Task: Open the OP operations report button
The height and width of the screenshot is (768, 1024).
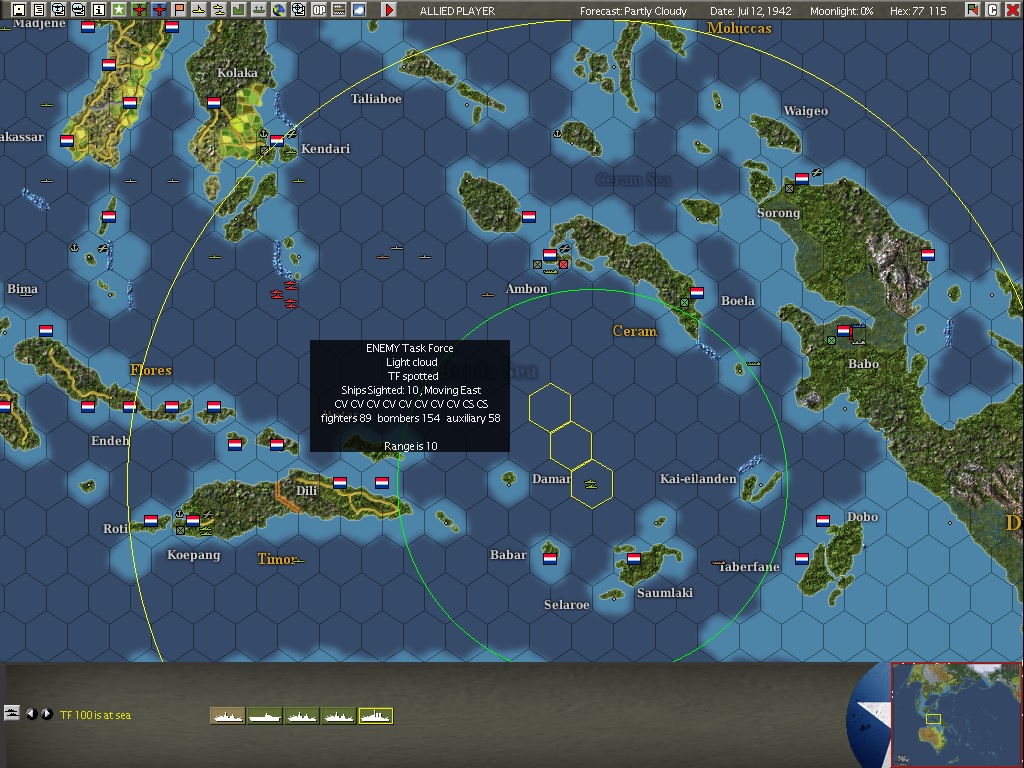Action: tap(318, 10)
